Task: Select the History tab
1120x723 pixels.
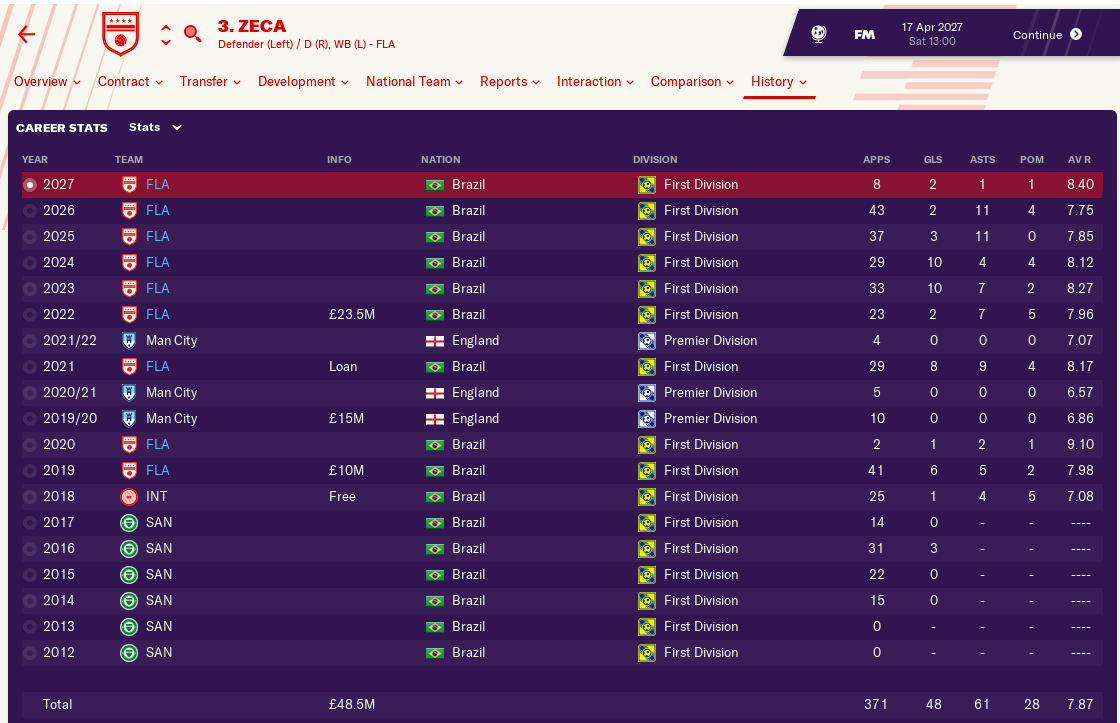Action: click(778, 82)
